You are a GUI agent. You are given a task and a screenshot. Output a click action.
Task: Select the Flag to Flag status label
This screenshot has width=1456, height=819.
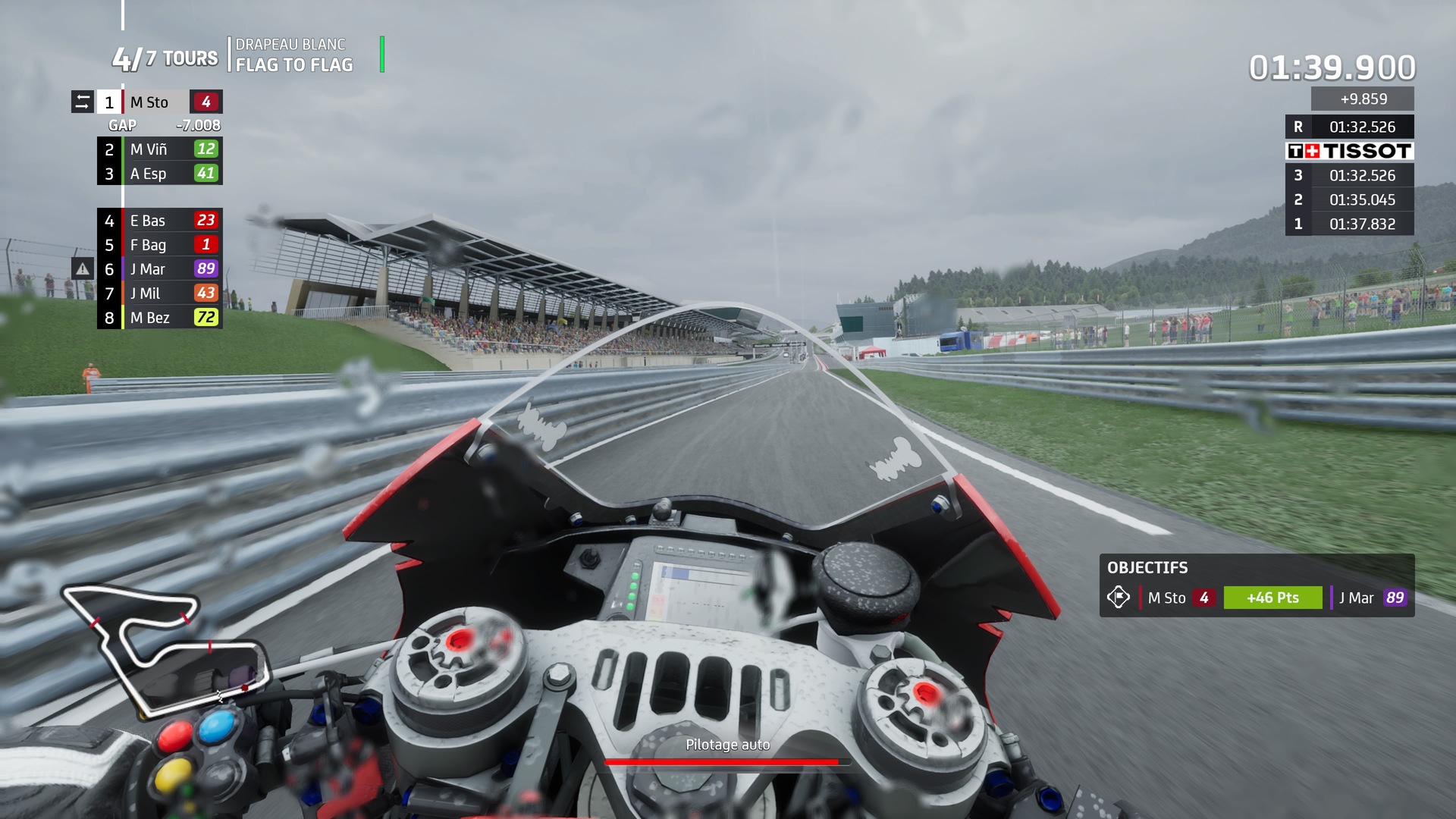click(x=294, y=65)
